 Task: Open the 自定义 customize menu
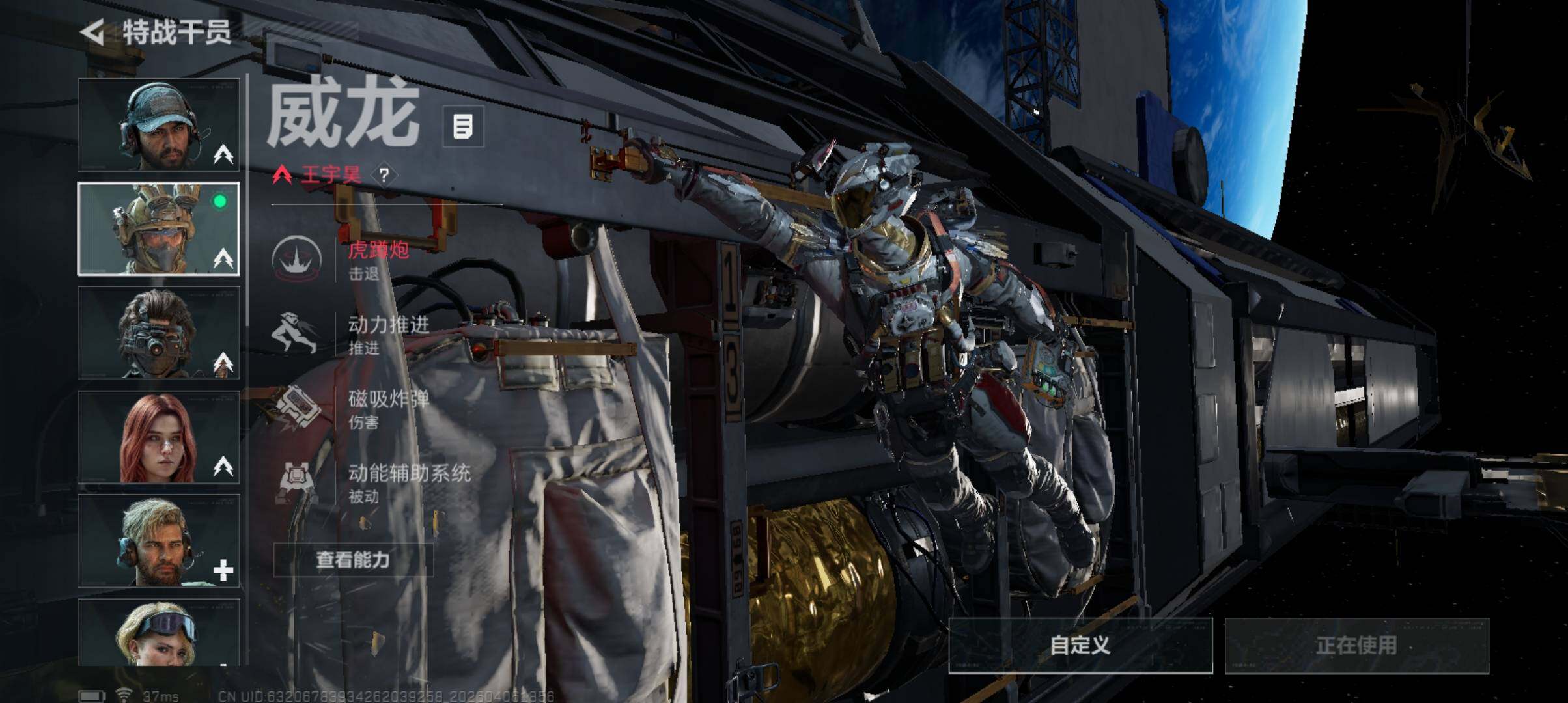pyautogui.click(x=1080, y=645)
